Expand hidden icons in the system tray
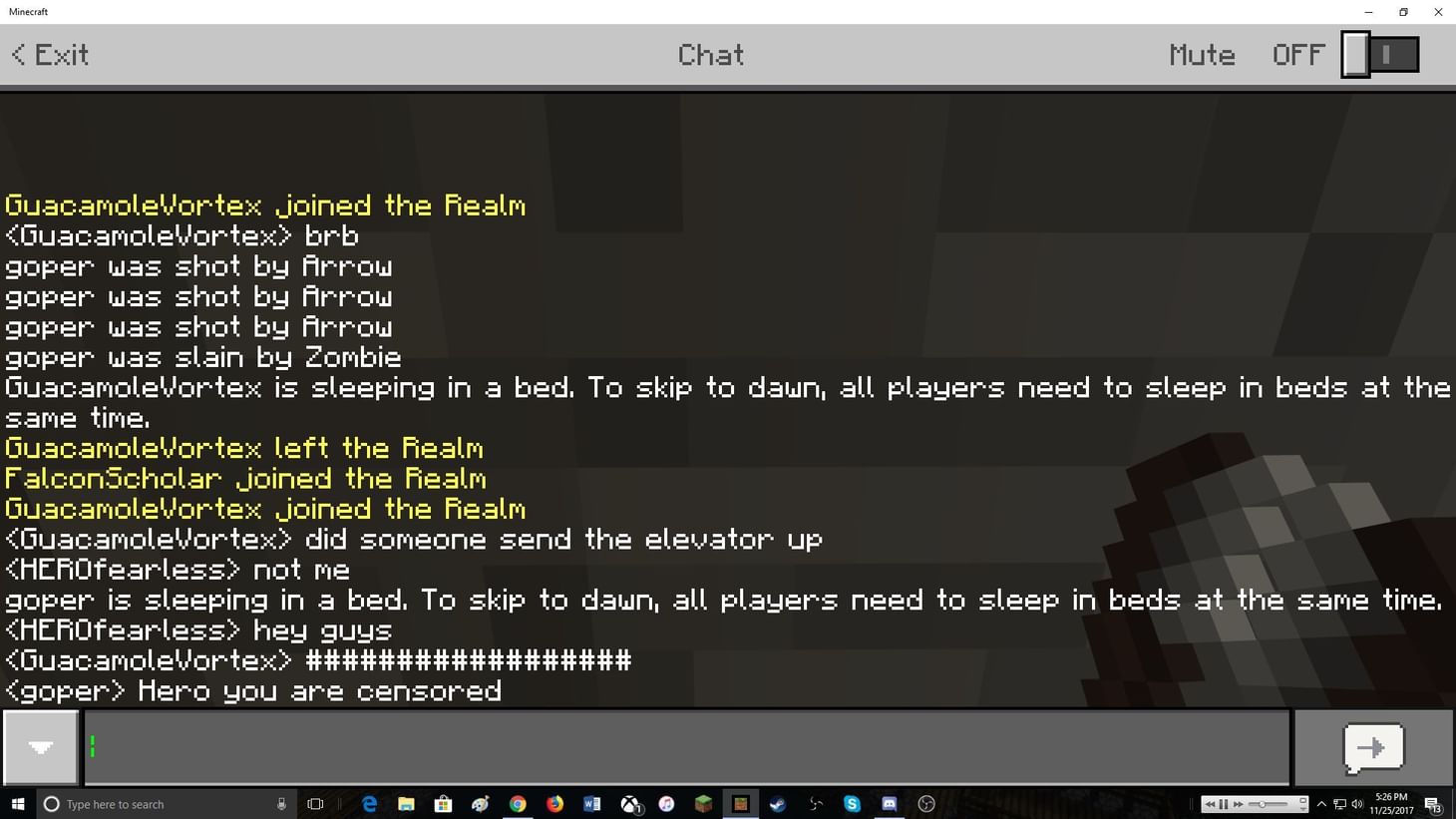1456x819 pixels. click(1321, 804)
